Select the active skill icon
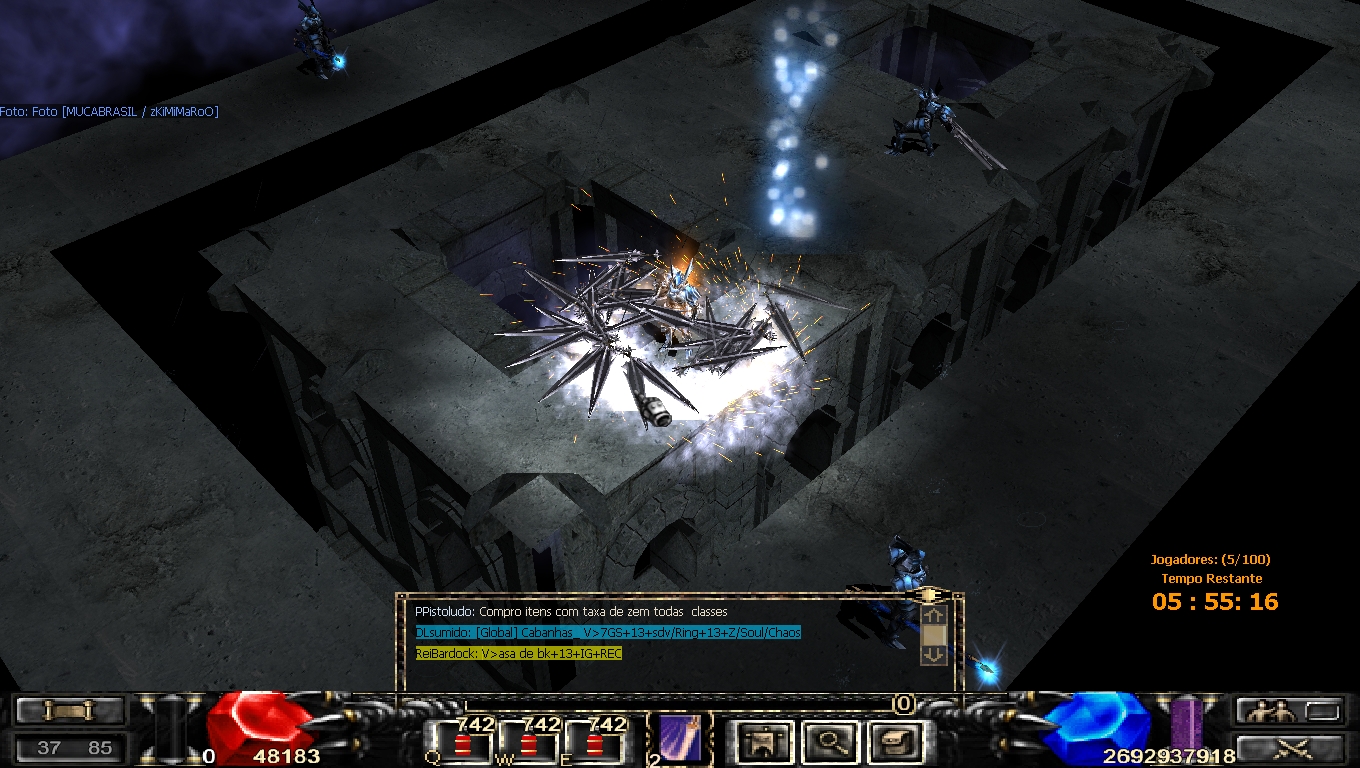This screenshot has width=1360, height=768. coord(678,740)
